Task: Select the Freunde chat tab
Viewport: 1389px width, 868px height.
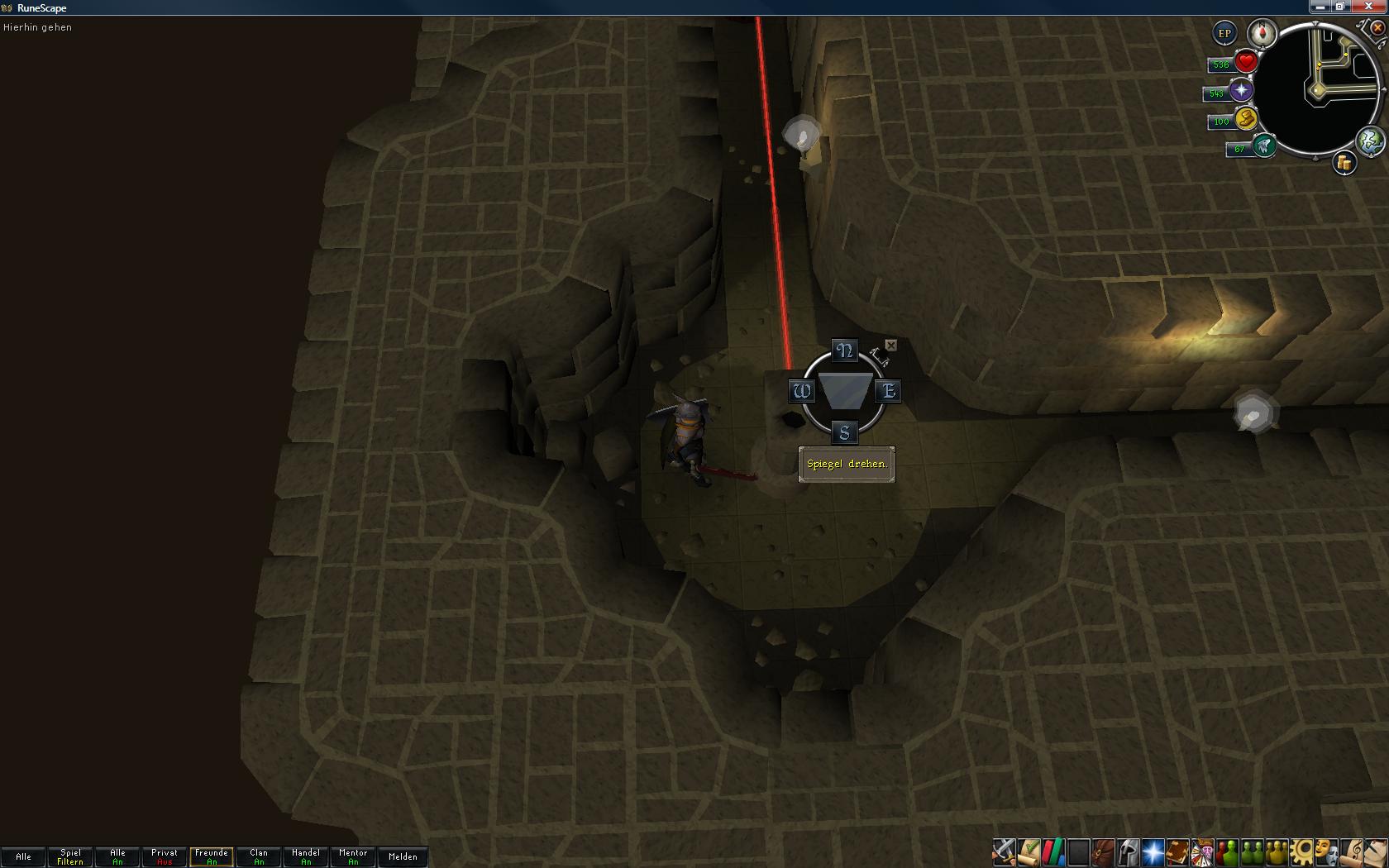Action: point(212,857)
